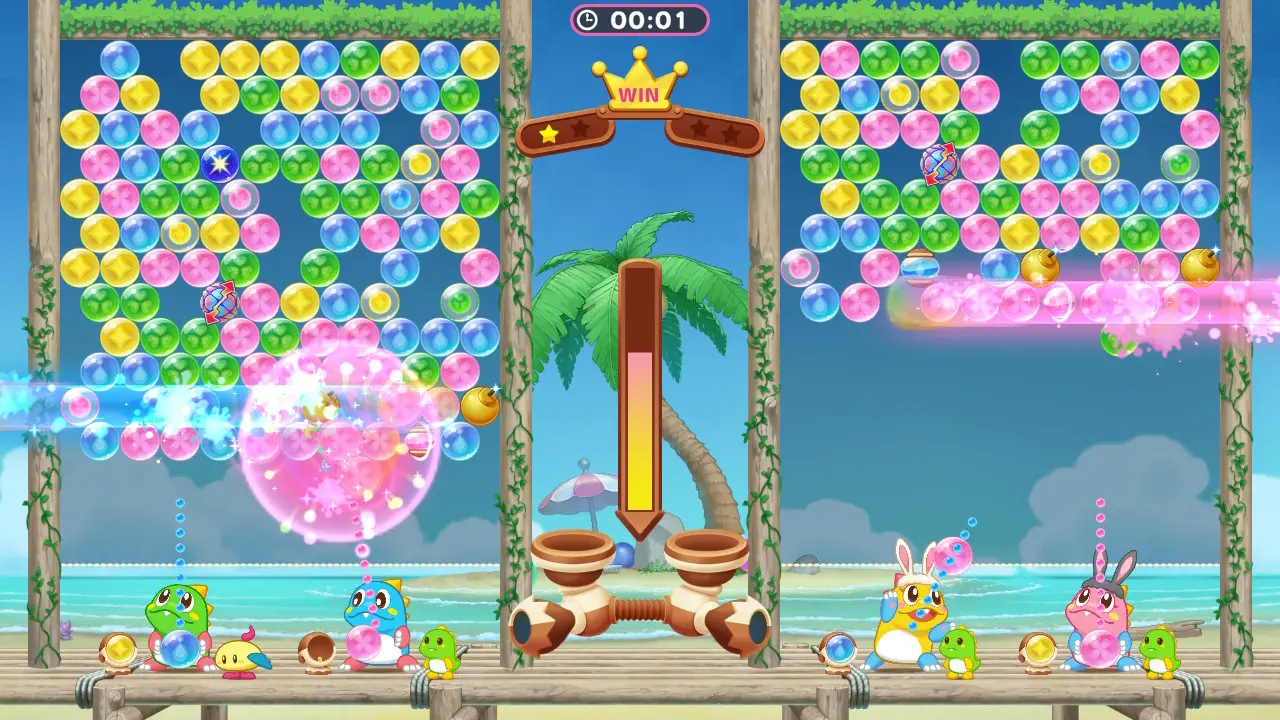
Task: Click the rainbow ball bubble on left board
Action: 220,302
